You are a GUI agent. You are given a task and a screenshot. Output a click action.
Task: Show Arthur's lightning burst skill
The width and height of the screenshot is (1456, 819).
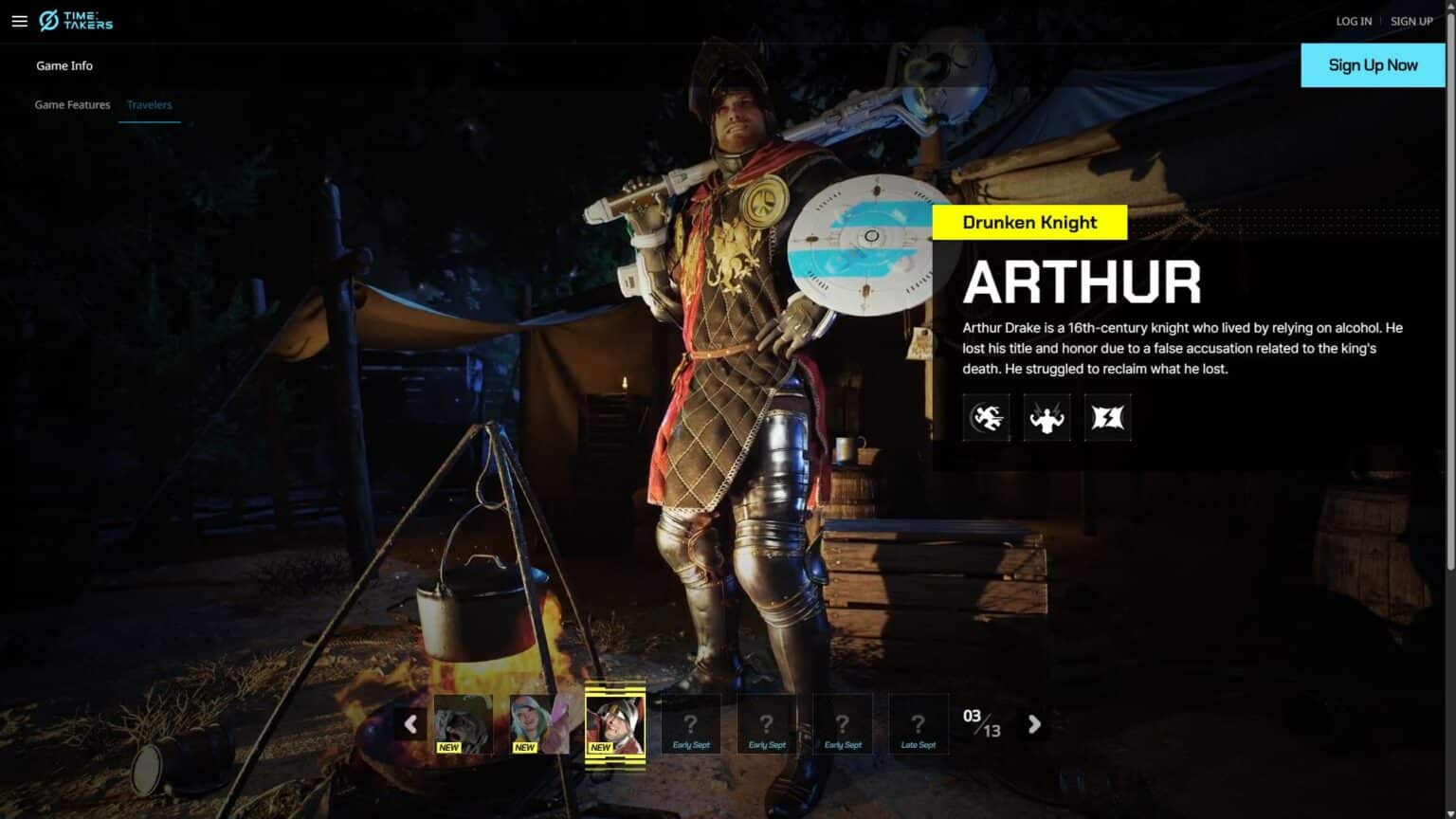coord(1107,417)
